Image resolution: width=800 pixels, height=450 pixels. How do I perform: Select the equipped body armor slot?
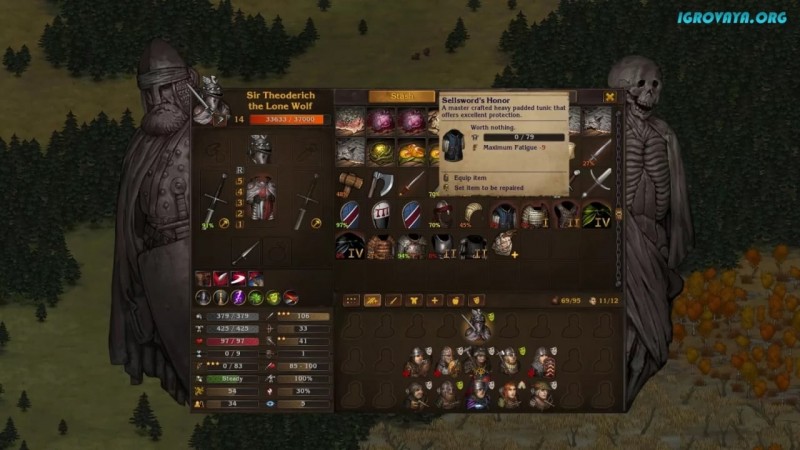[x=260, y=198]
